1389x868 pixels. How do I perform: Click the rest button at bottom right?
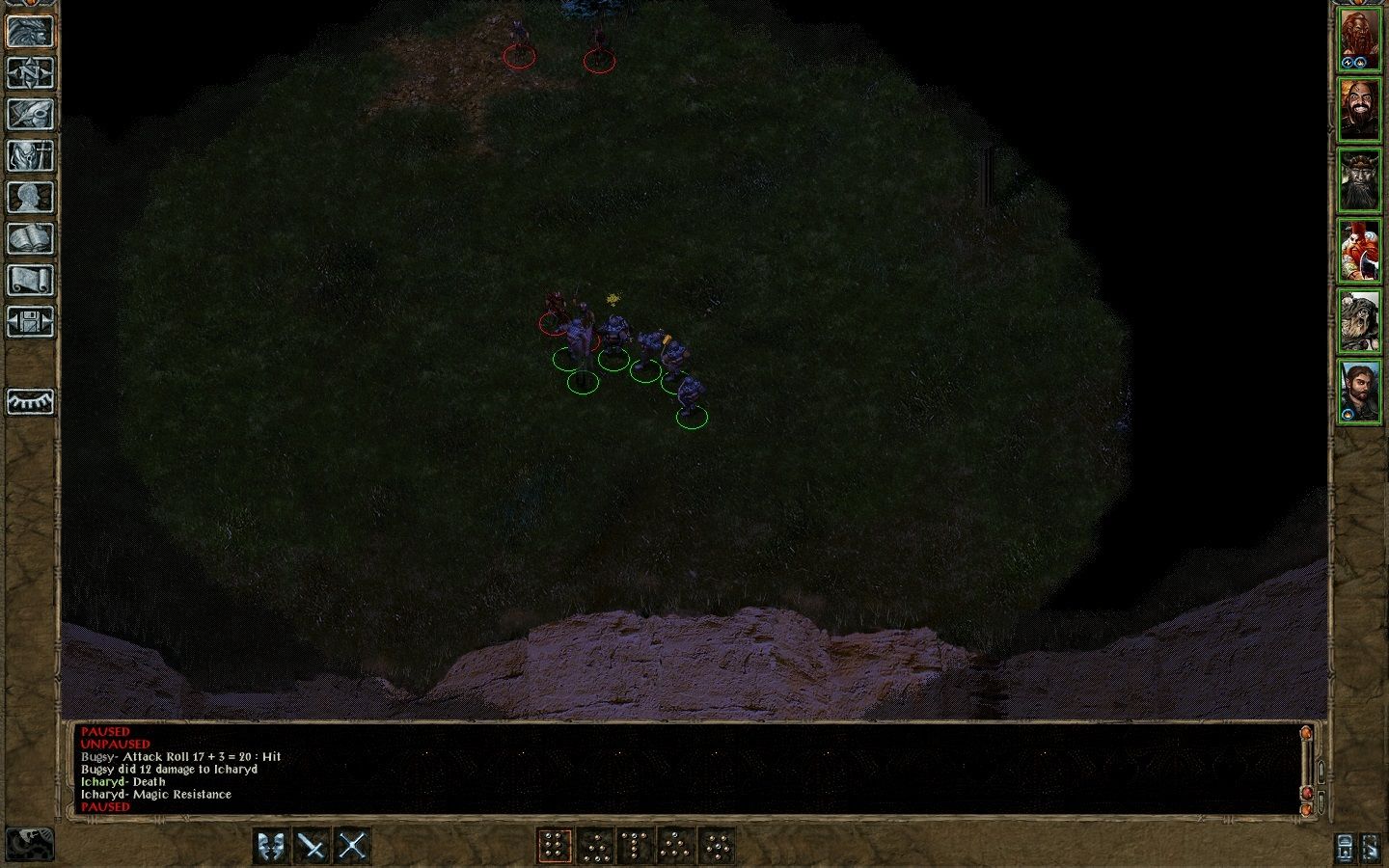1344,848
